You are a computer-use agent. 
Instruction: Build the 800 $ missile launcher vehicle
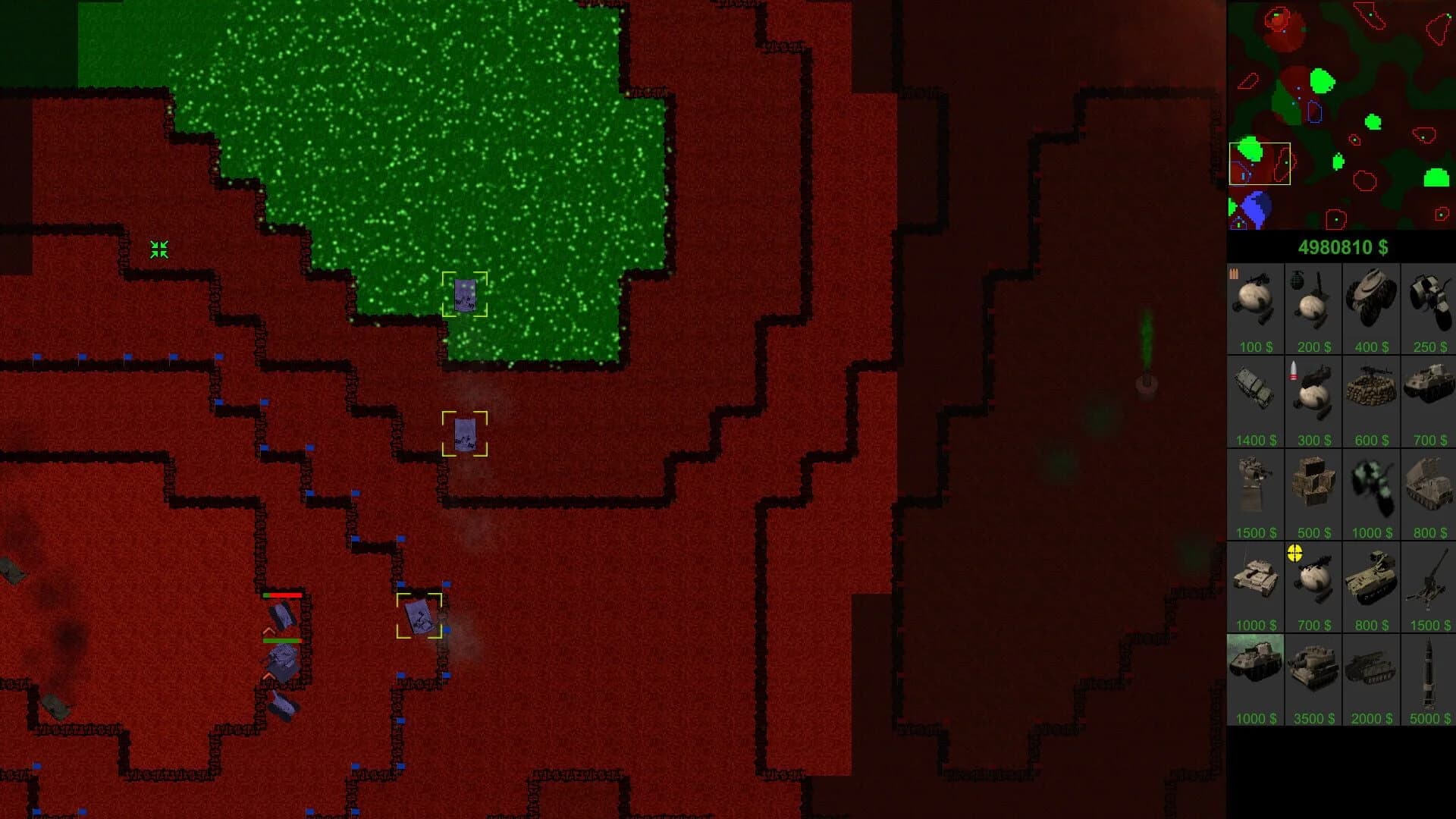[1428, 491]
